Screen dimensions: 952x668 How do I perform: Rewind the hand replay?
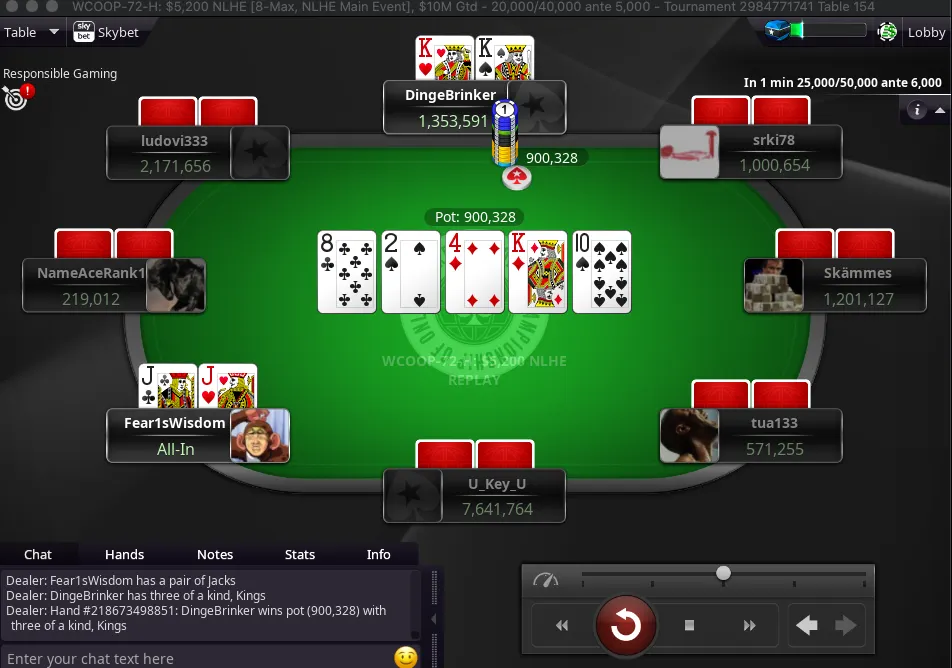click(x=562, y=626)
